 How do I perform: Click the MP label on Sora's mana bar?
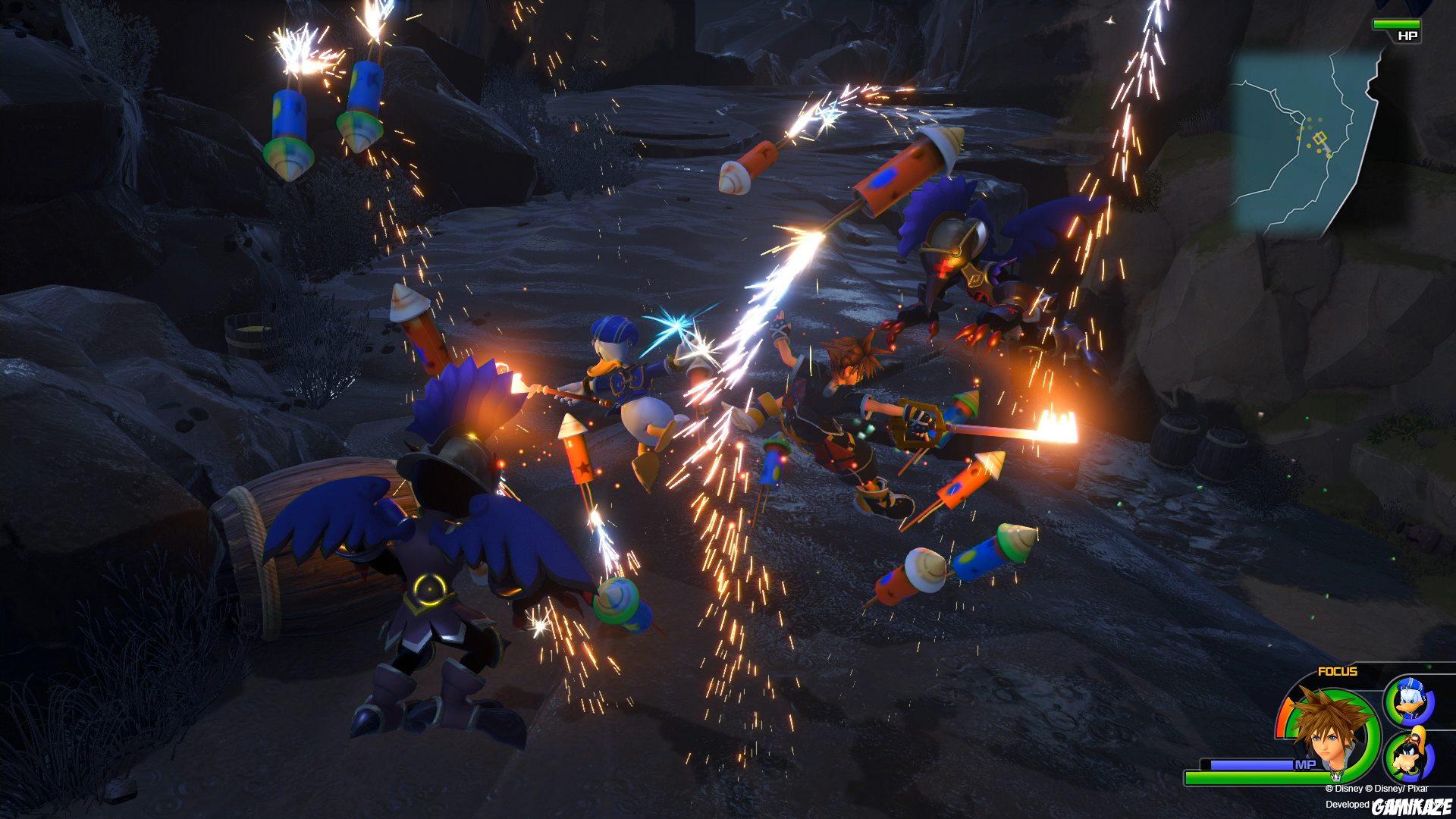(1305, 764)
